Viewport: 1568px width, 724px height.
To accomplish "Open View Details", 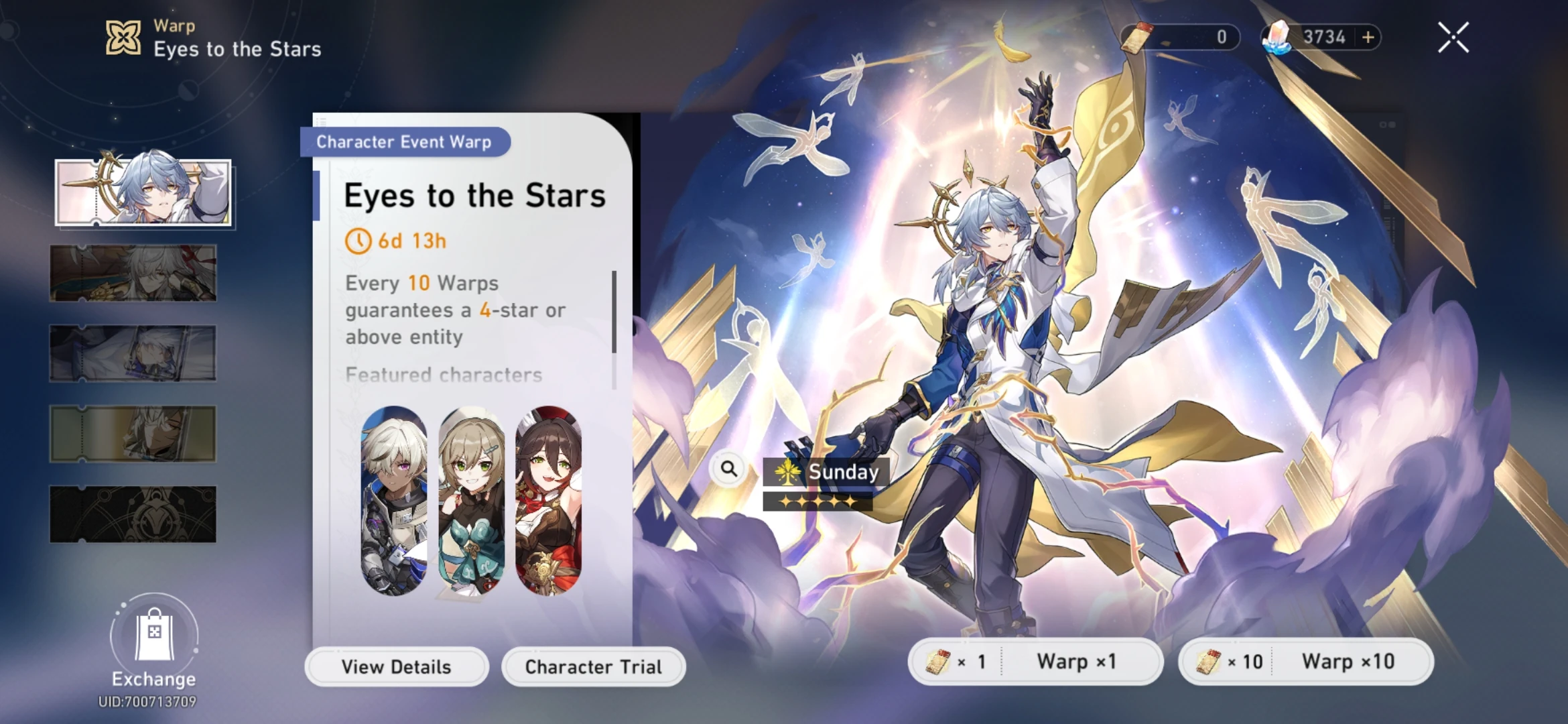I will (396, 666).
